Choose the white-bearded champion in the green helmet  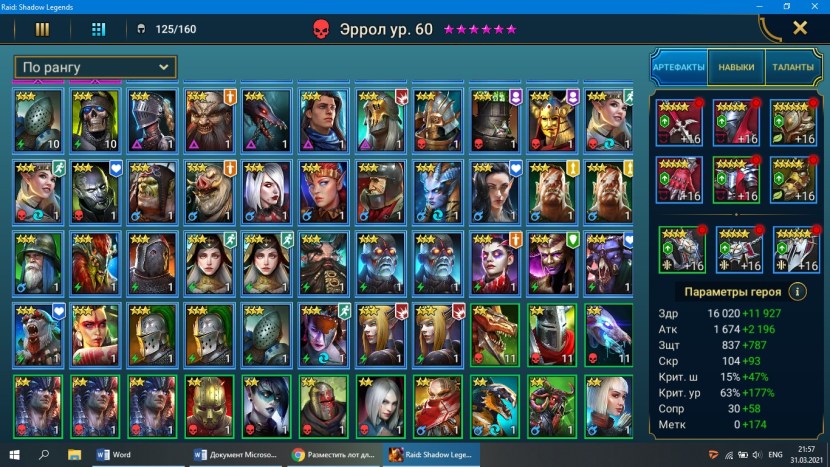click(x=38, y=261)
